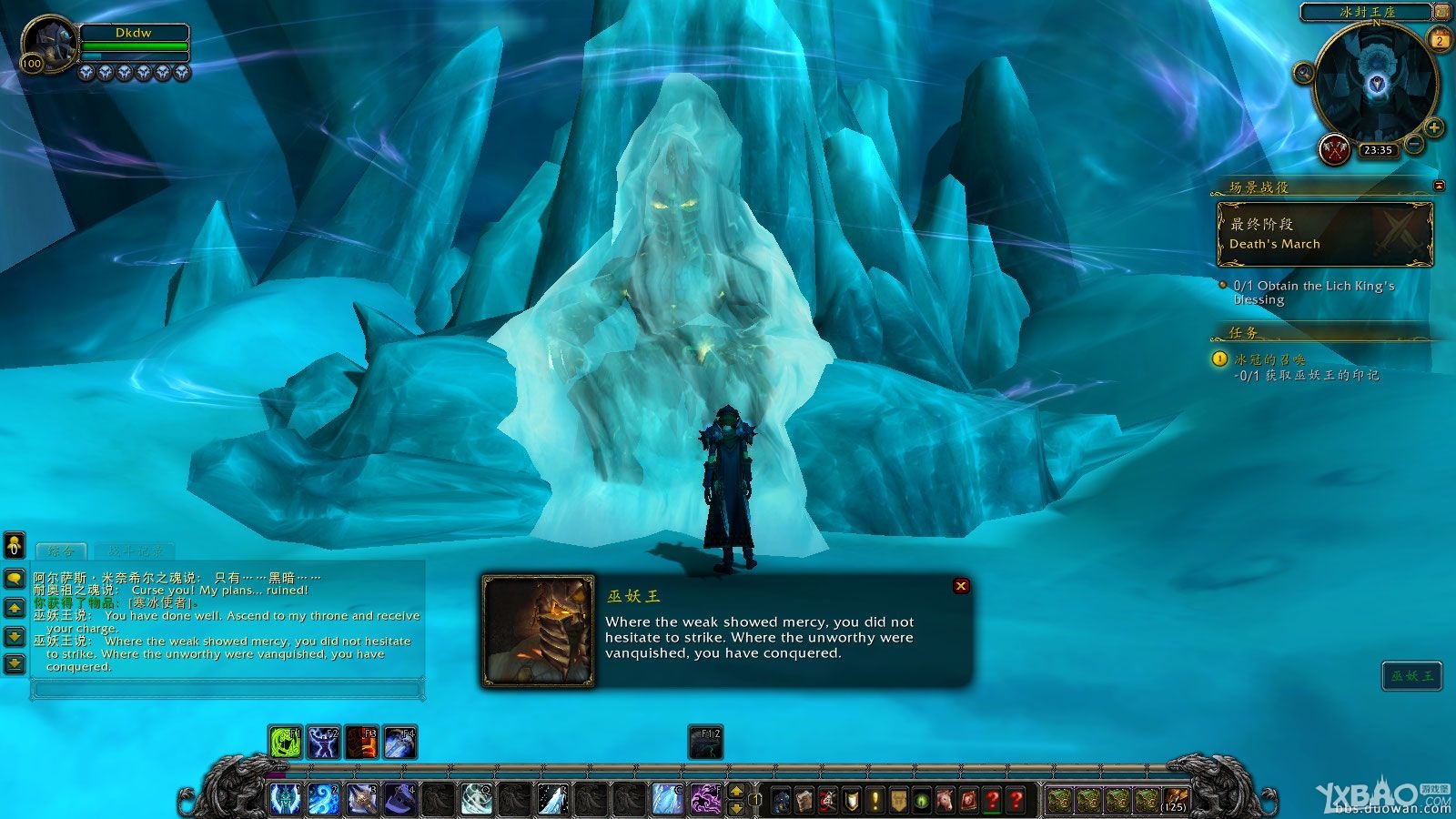Image resolution: width=1456 pixels, height=819 pixels.
Task: Open the calendar icon showing 2
Action: (x=1440, y=40)
